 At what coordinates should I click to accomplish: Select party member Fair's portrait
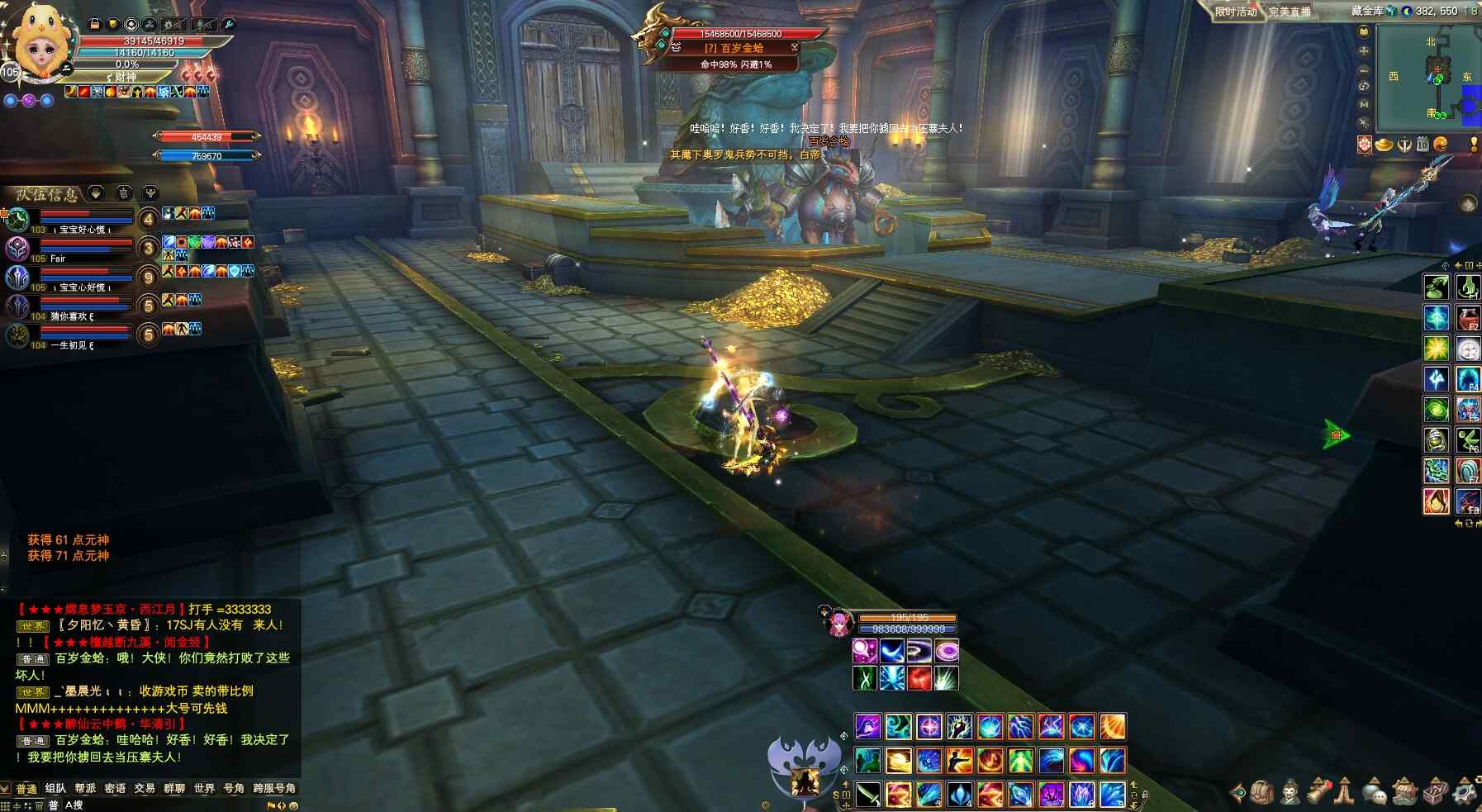tap(18, 248)
